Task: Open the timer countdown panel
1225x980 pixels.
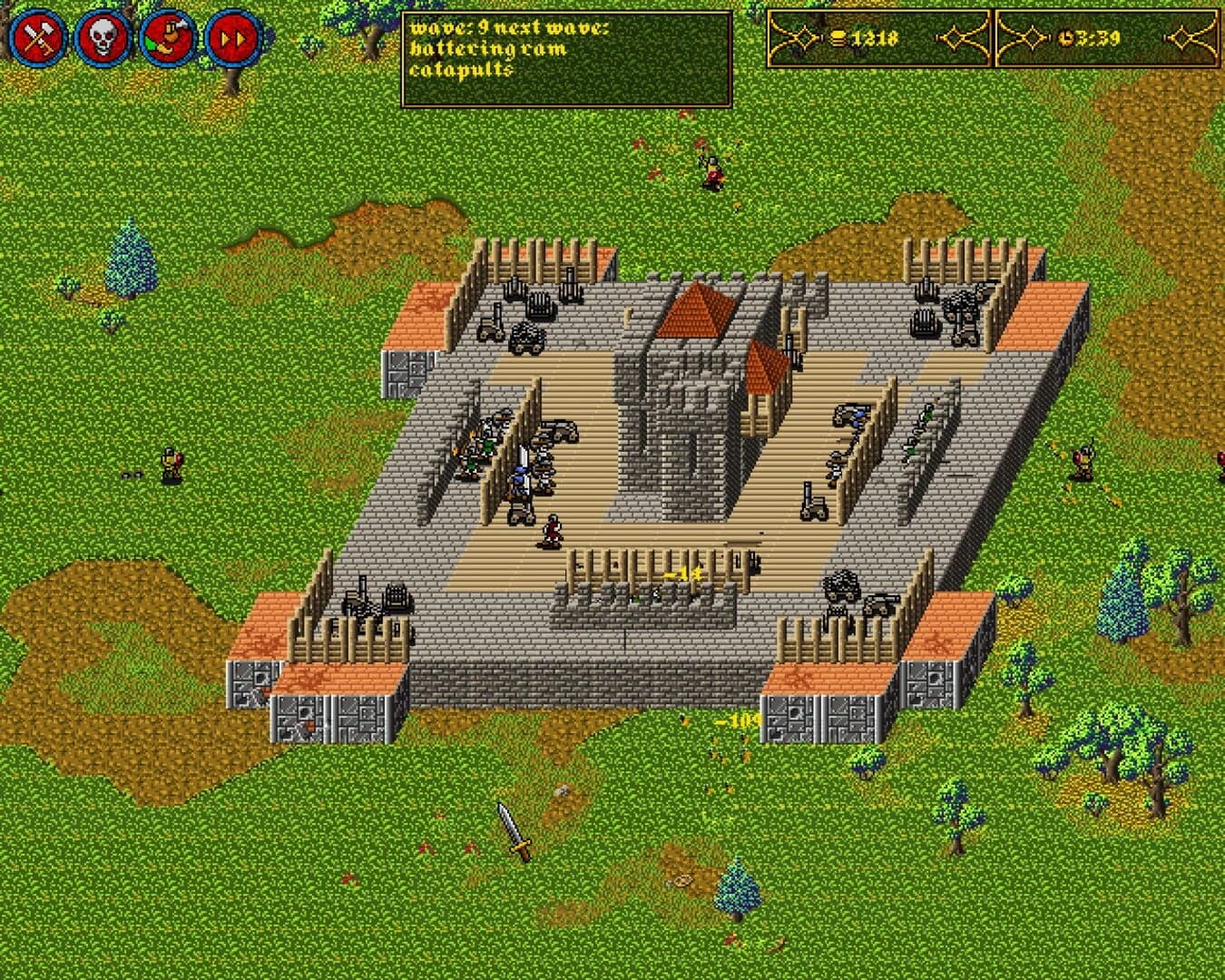Action: 1107,38
